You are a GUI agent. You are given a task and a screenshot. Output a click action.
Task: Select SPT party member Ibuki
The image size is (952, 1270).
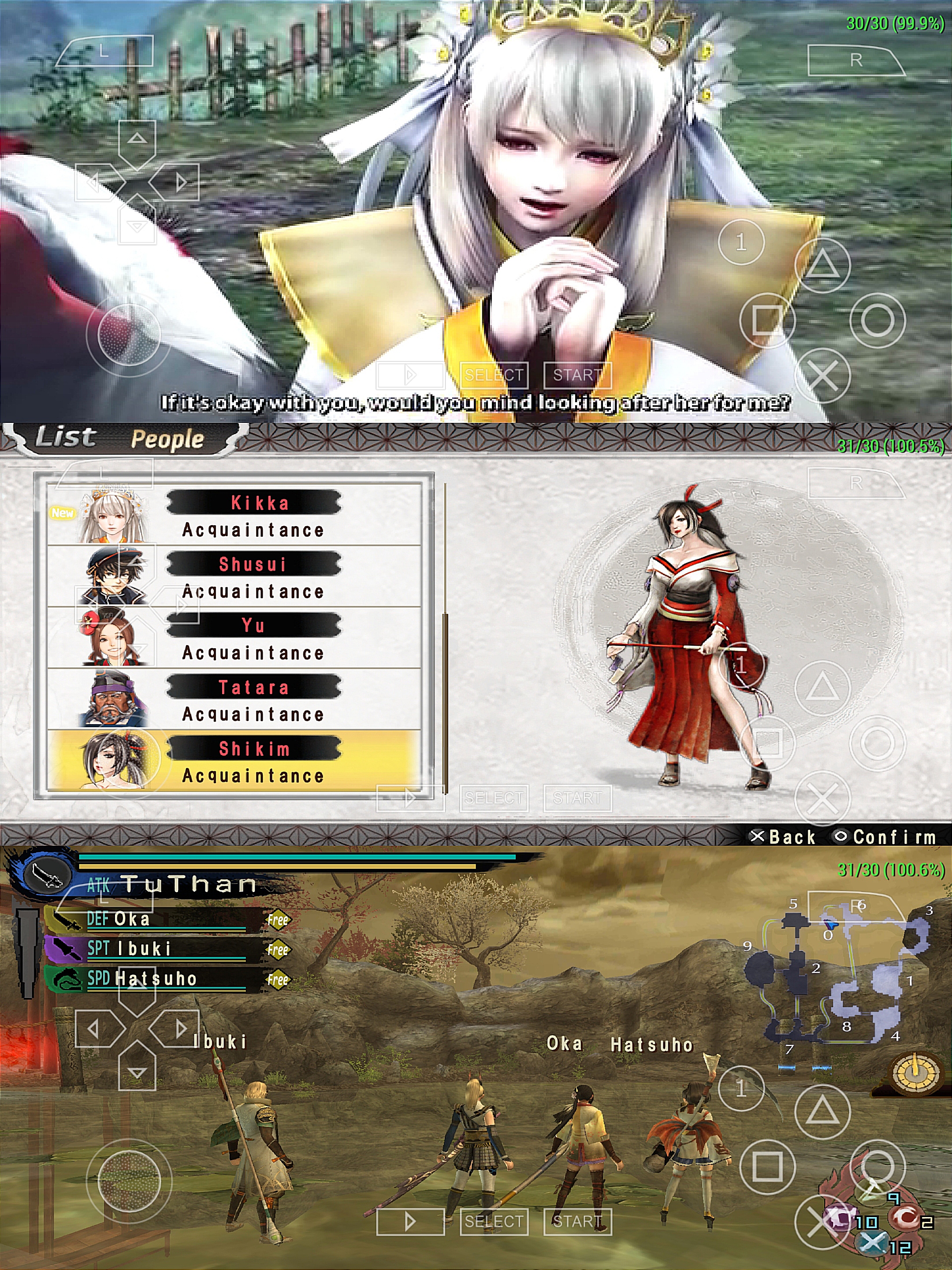(155, 949)
